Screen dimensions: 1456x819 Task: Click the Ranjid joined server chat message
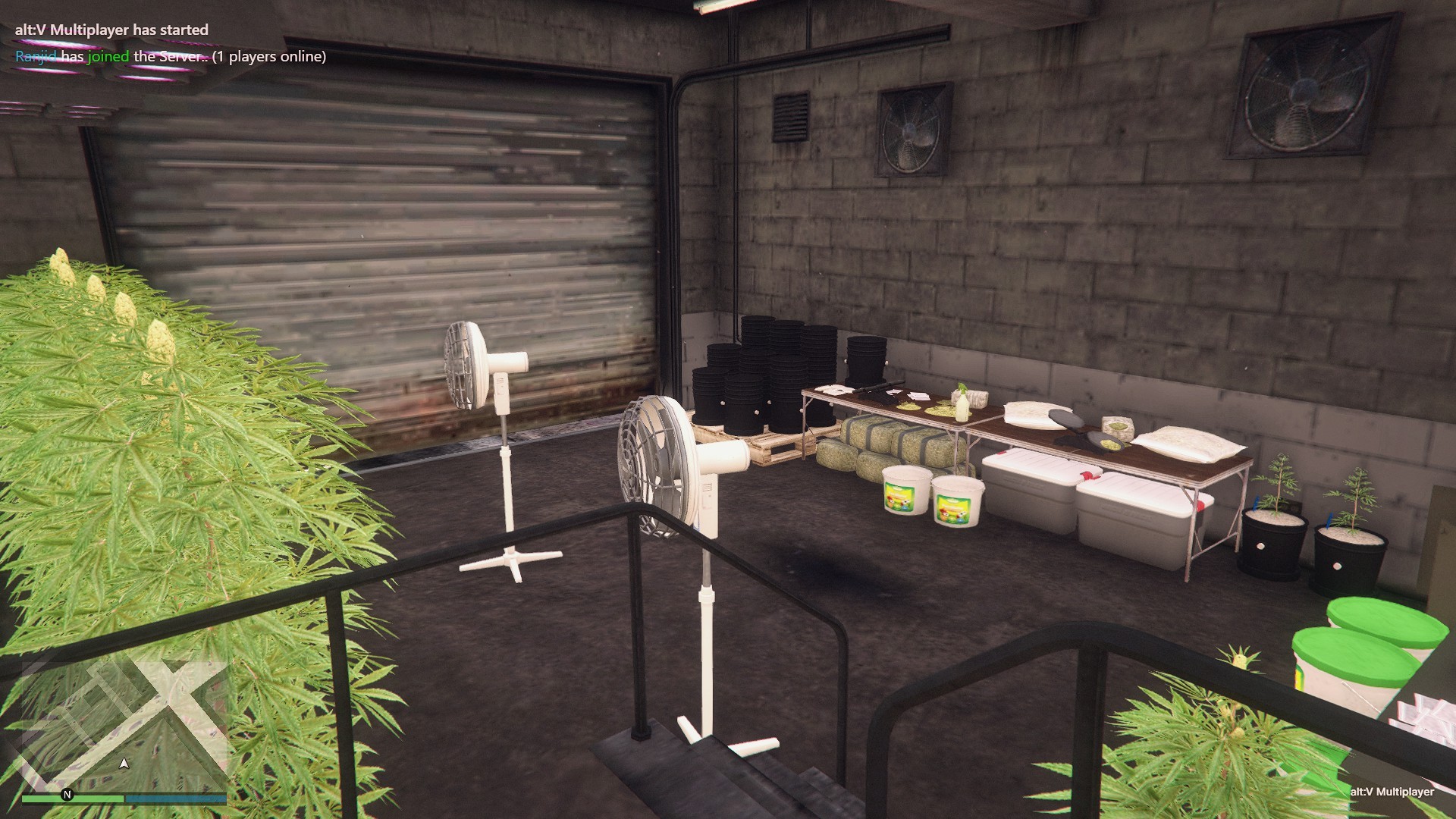click(171, 56)
